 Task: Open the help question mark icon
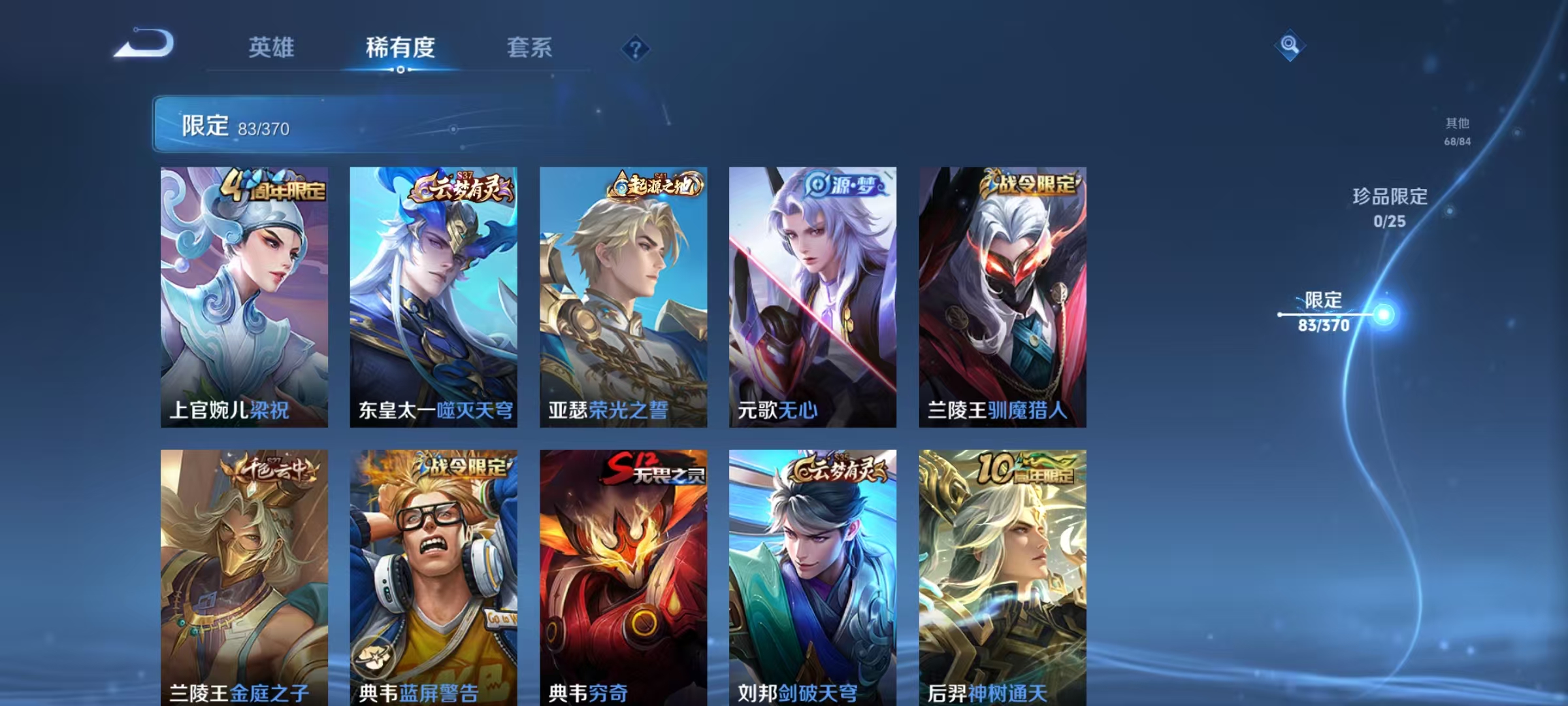(x=632, y=47)
